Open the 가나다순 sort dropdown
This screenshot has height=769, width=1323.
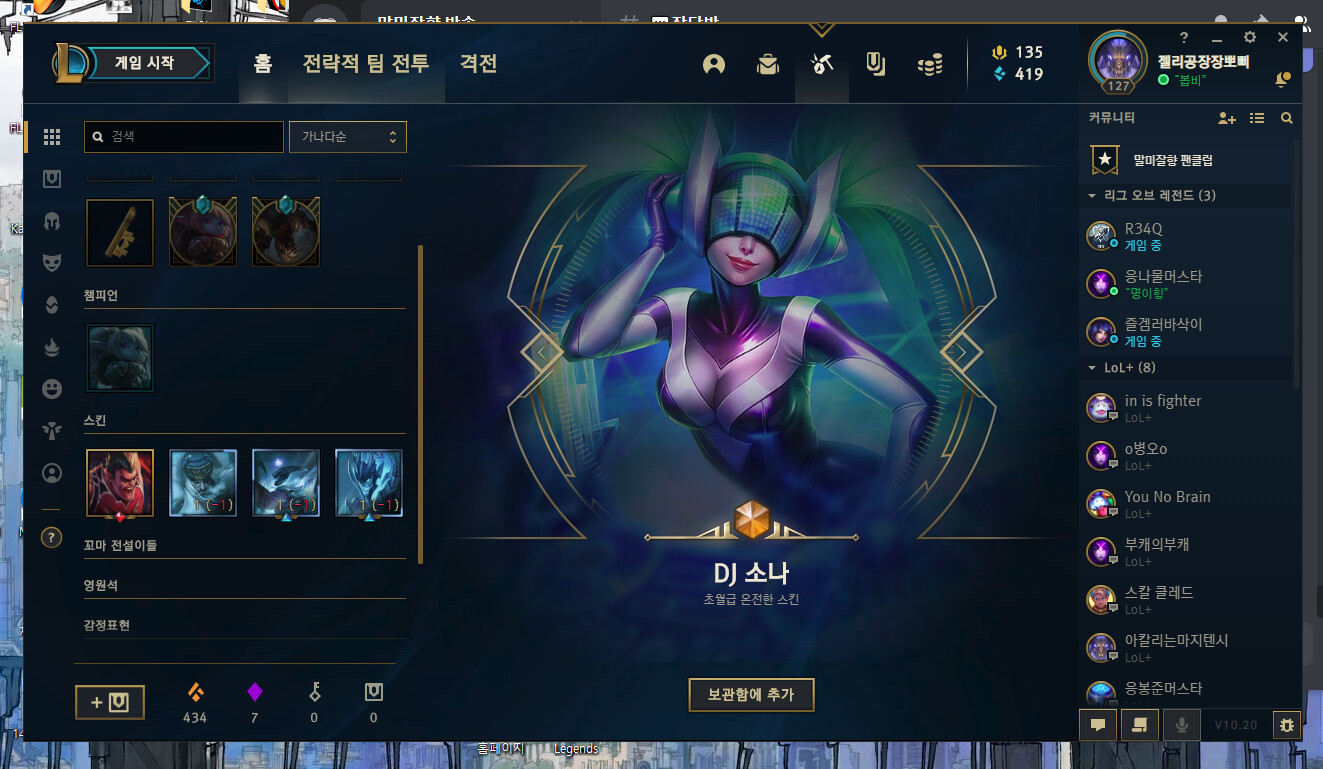click(347, 137)
